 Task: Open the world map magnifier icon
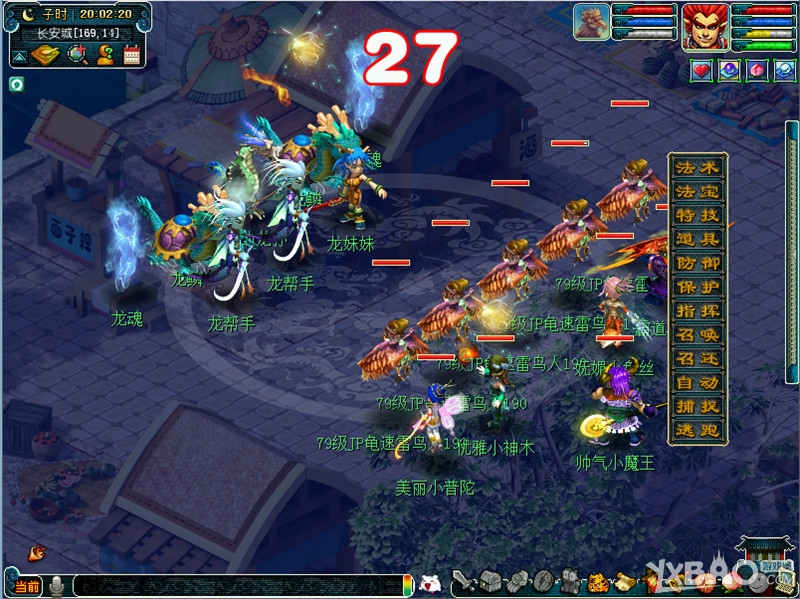click(x=77, y=55)
